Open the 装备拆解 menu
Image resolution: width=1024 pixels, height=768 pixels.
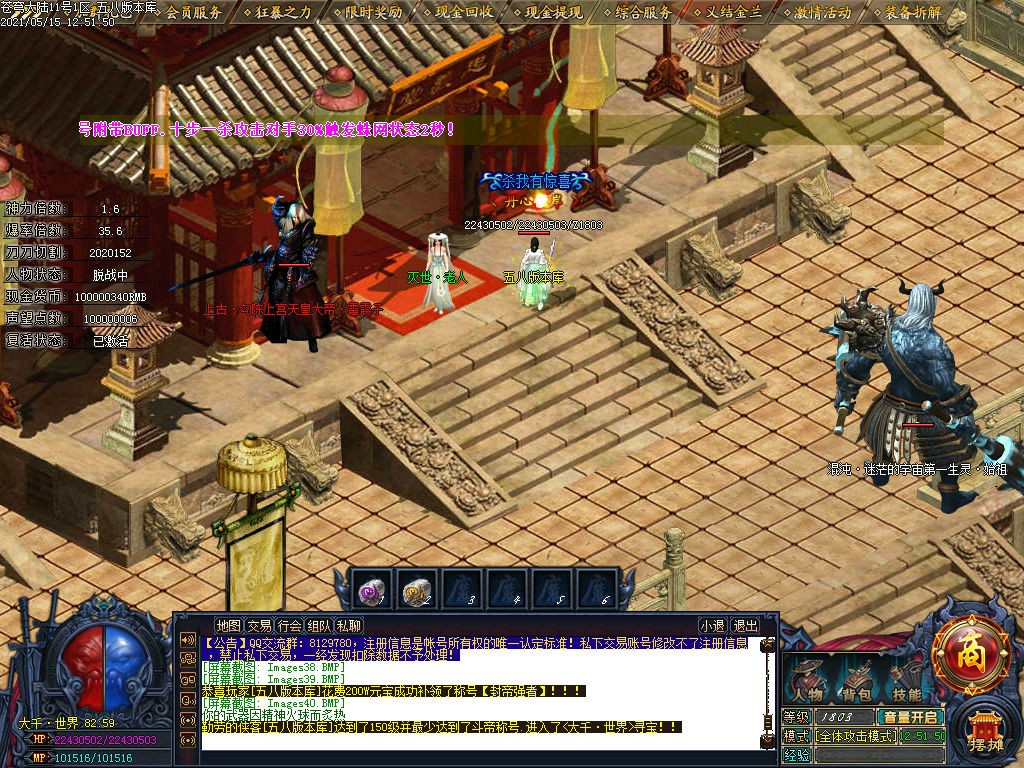point(913,13)
